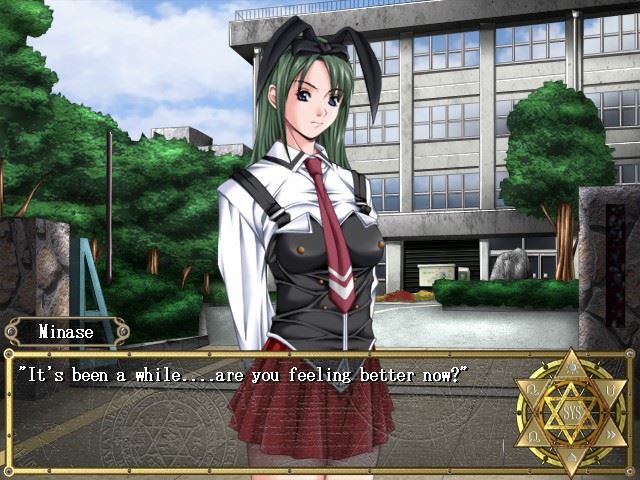The height and width of the screenshot is (480, 640).
Task: Click the sun icon on the hexagram
Action: [572, 368]
